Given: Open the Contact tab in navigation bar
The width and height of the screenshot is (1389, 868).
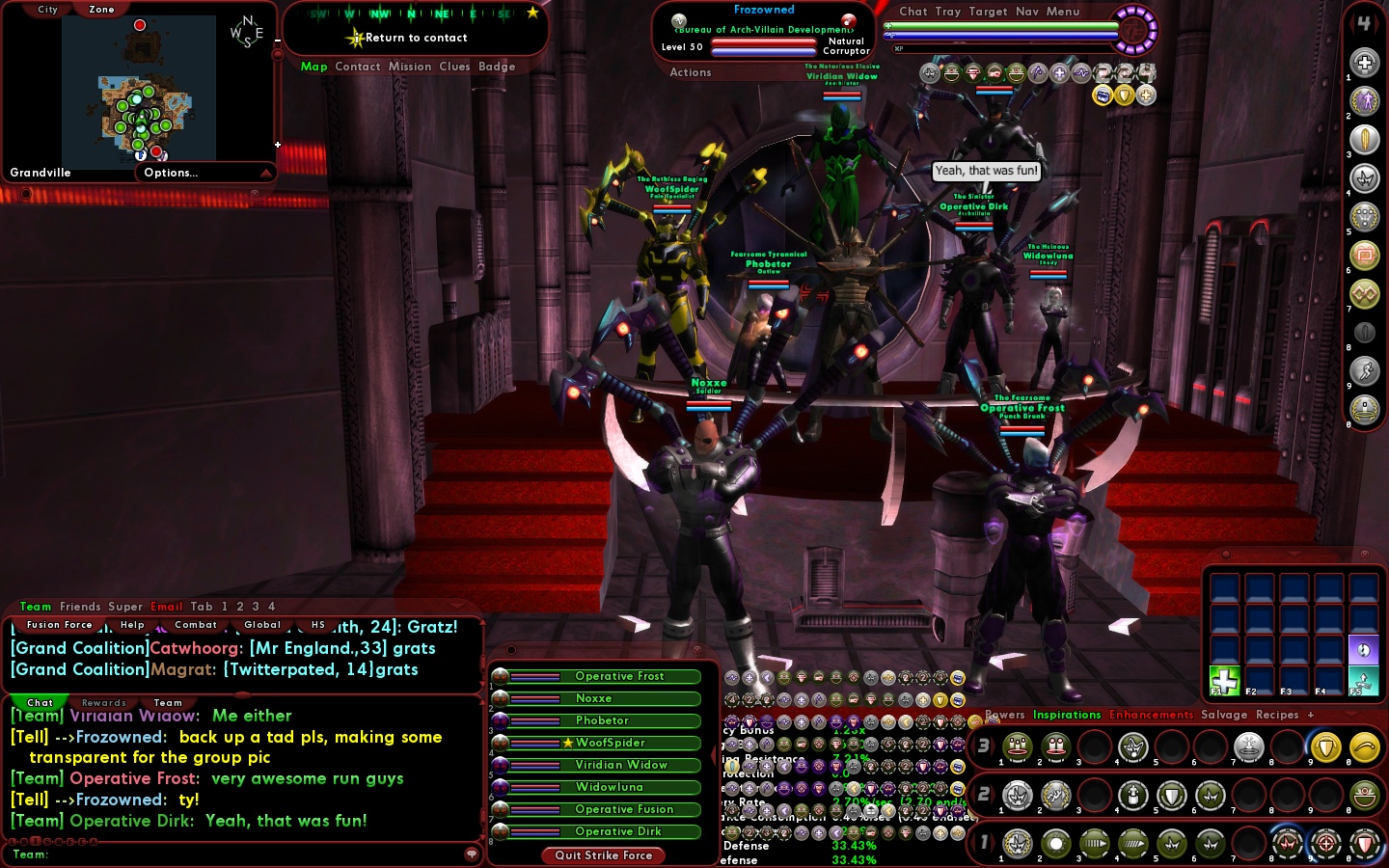Looking at the screenshot, I should (357, 67).
